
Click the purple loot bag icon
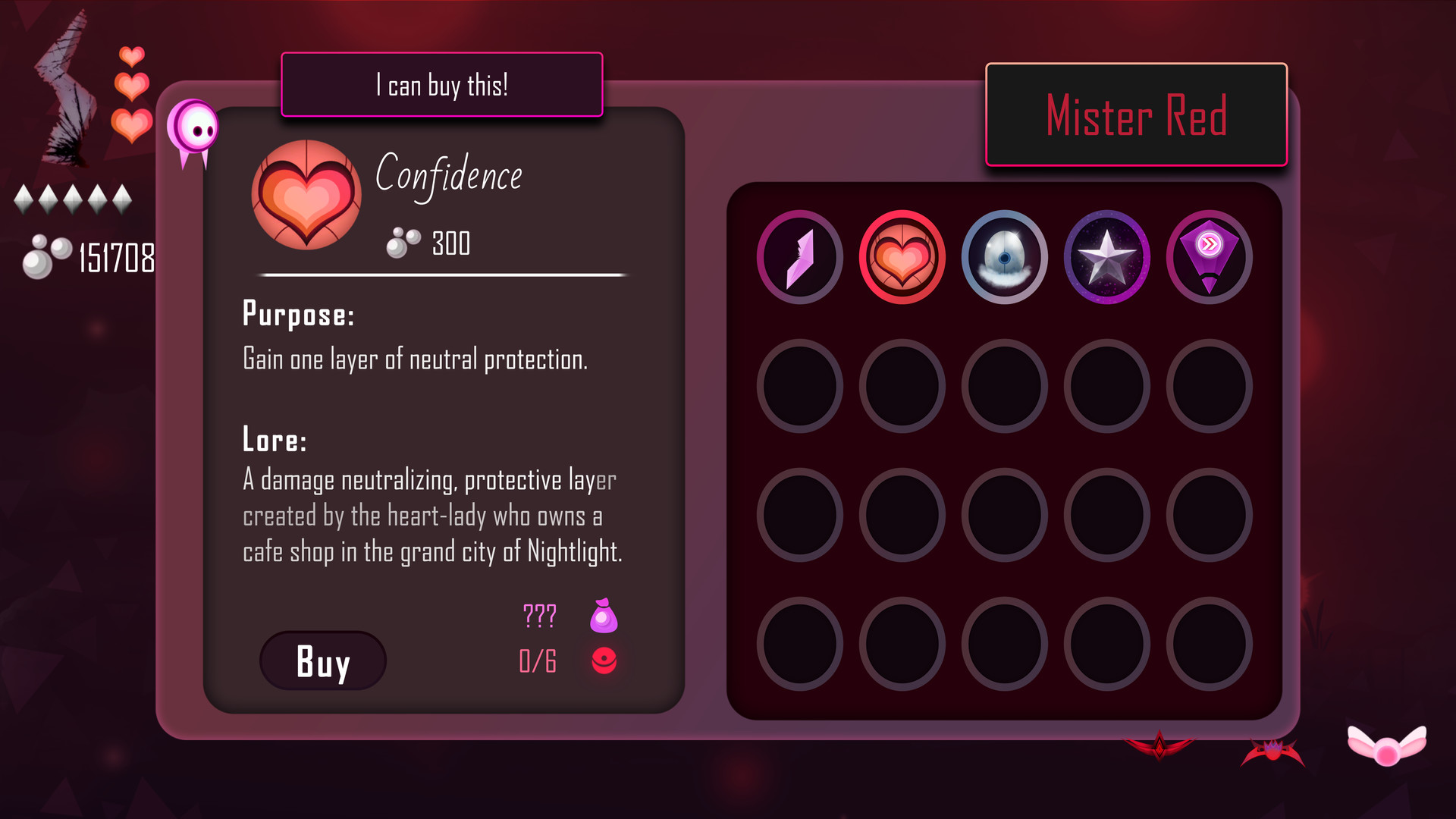click(603, 616)
